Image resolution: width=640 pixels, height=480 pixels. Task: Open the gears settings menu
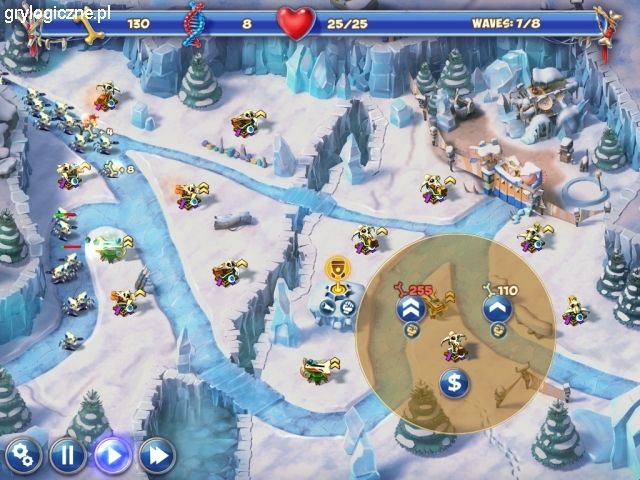(x=22, y=457)
